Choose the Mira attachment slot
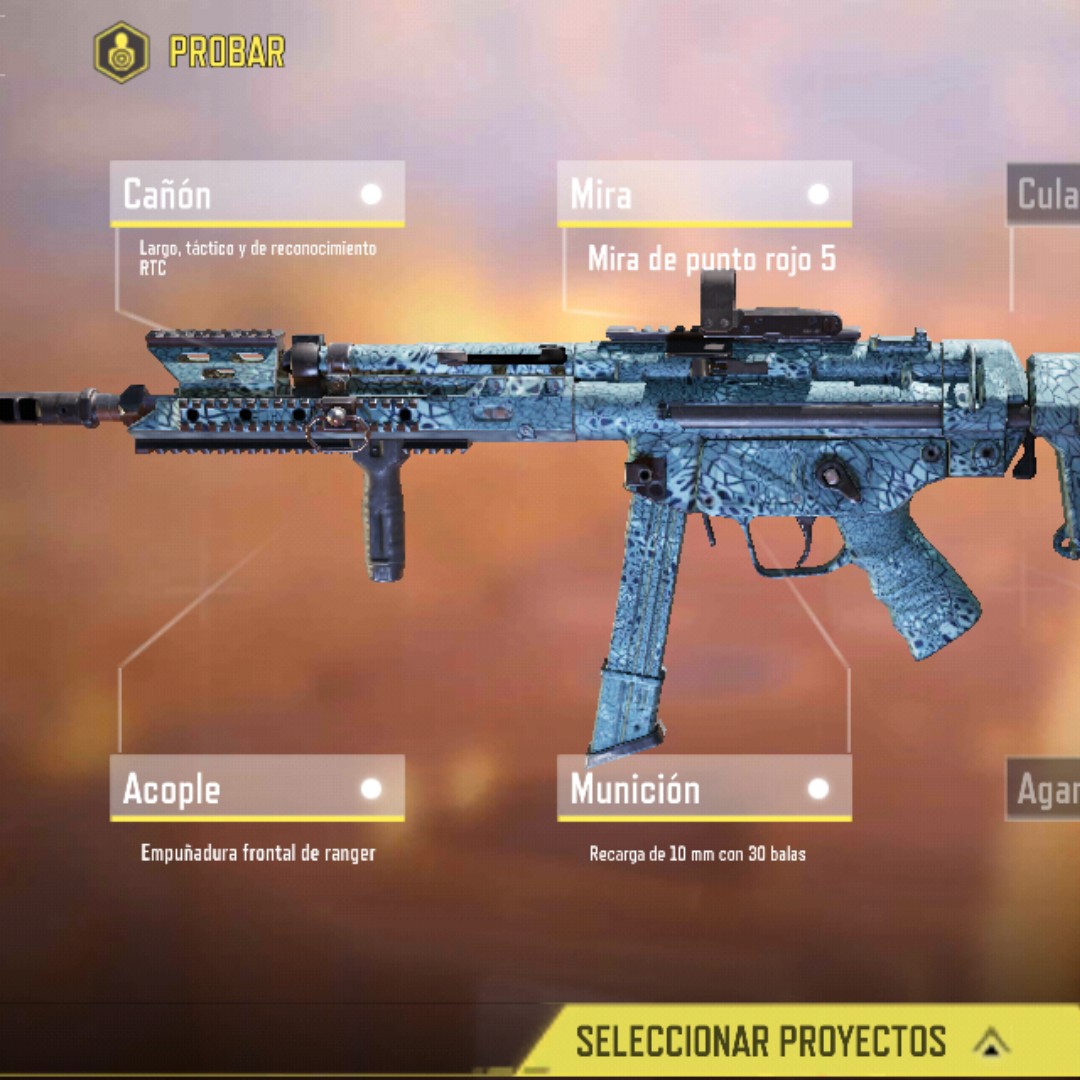Viewport: 1080px width, 1080px height. (x=704, y=194)
